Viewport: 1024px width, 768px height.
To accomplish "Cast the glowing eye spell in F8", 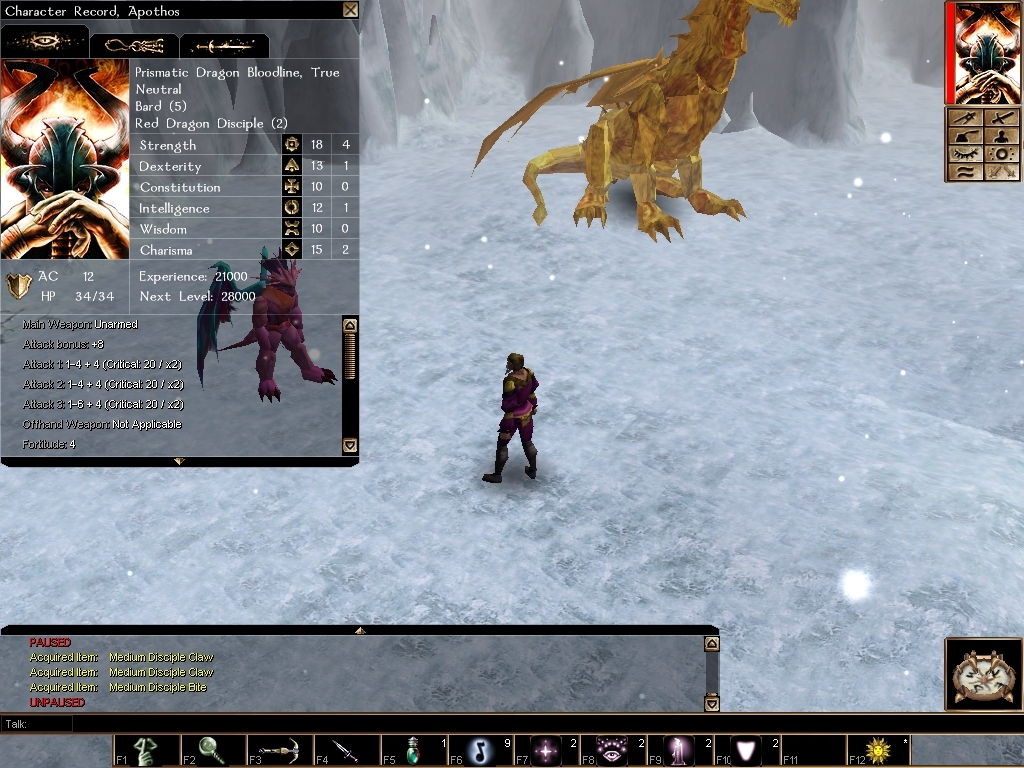I will coord(613,750).
